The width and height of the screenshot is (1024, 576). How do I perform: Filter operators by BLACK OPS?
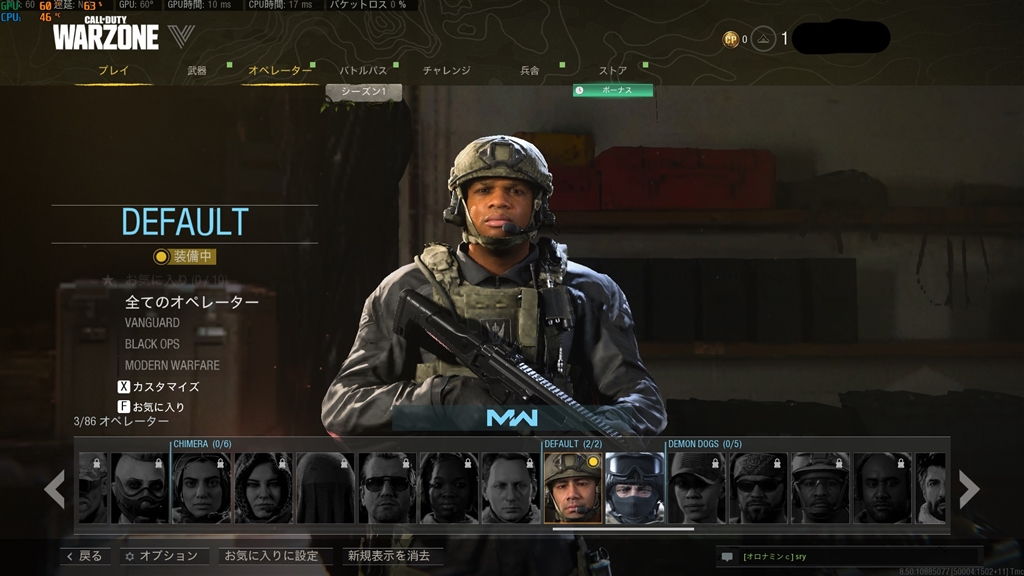tap(152, 344)
